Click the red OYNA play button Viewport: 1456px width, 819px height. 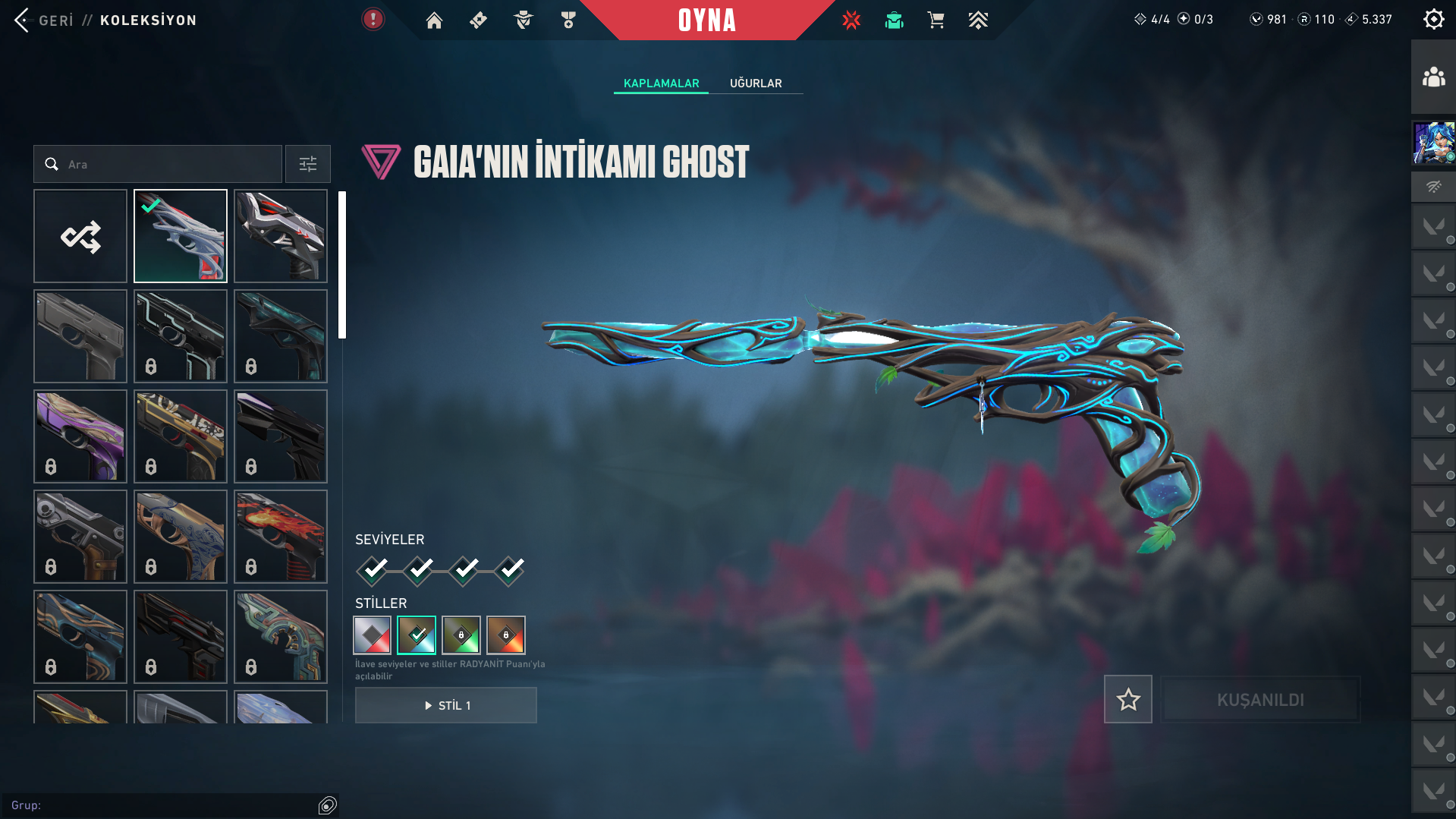pos(706,20)
